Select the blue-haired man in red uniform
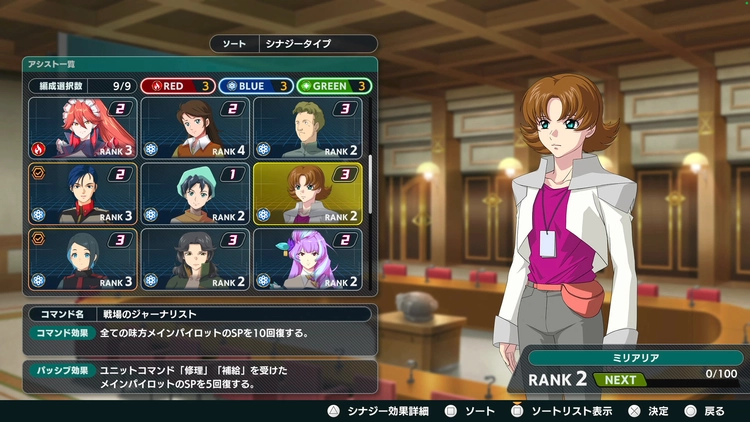 [84, 193]
